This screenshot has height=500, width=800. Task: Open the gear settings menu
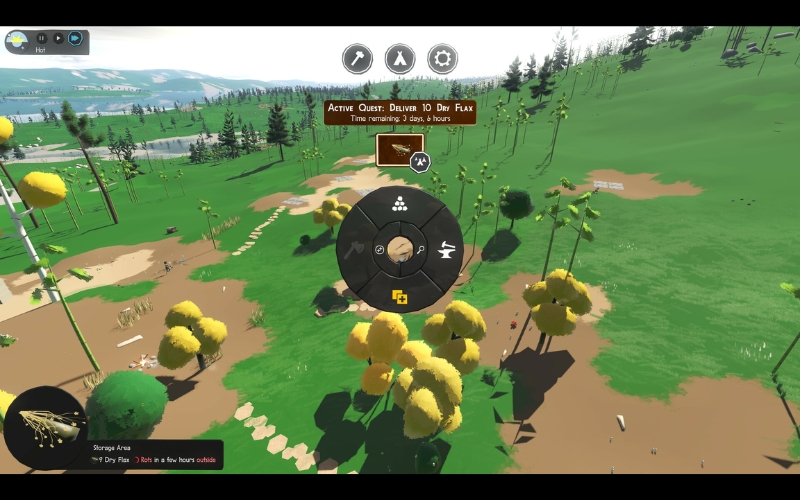pos(442,58)
